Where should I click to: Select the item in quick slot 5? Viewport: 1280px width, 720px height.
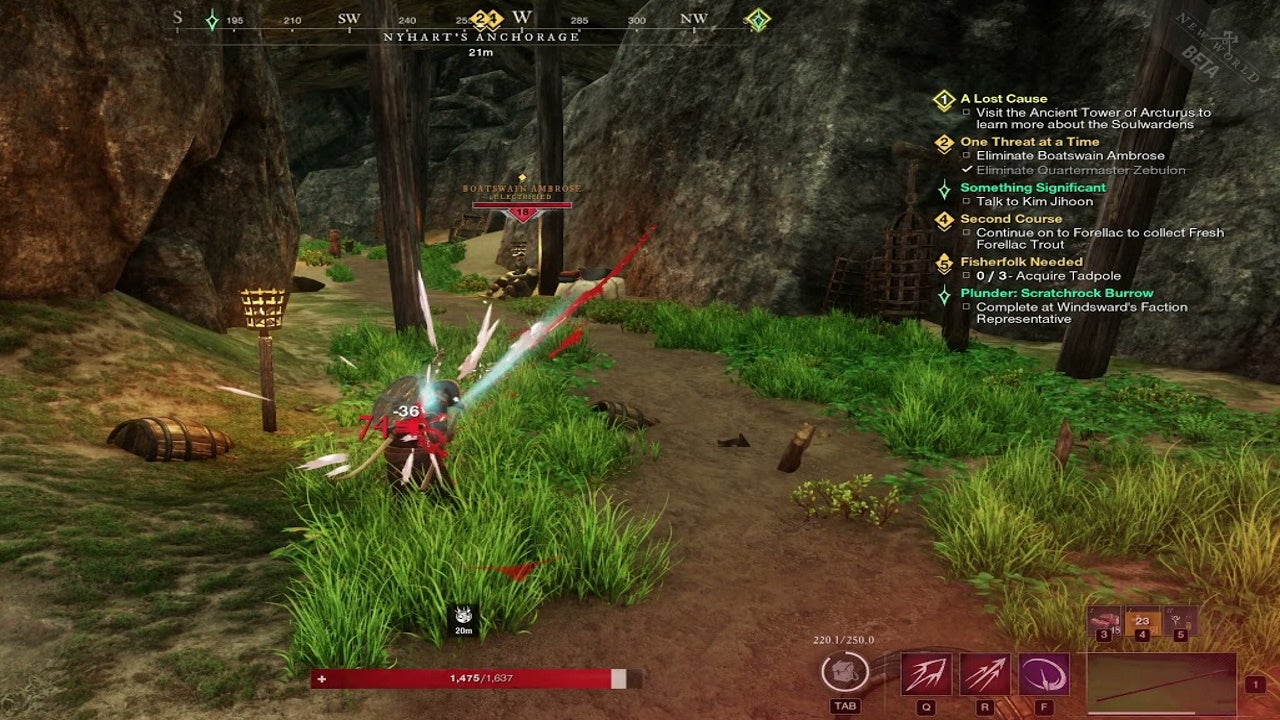click(1179, 621)
